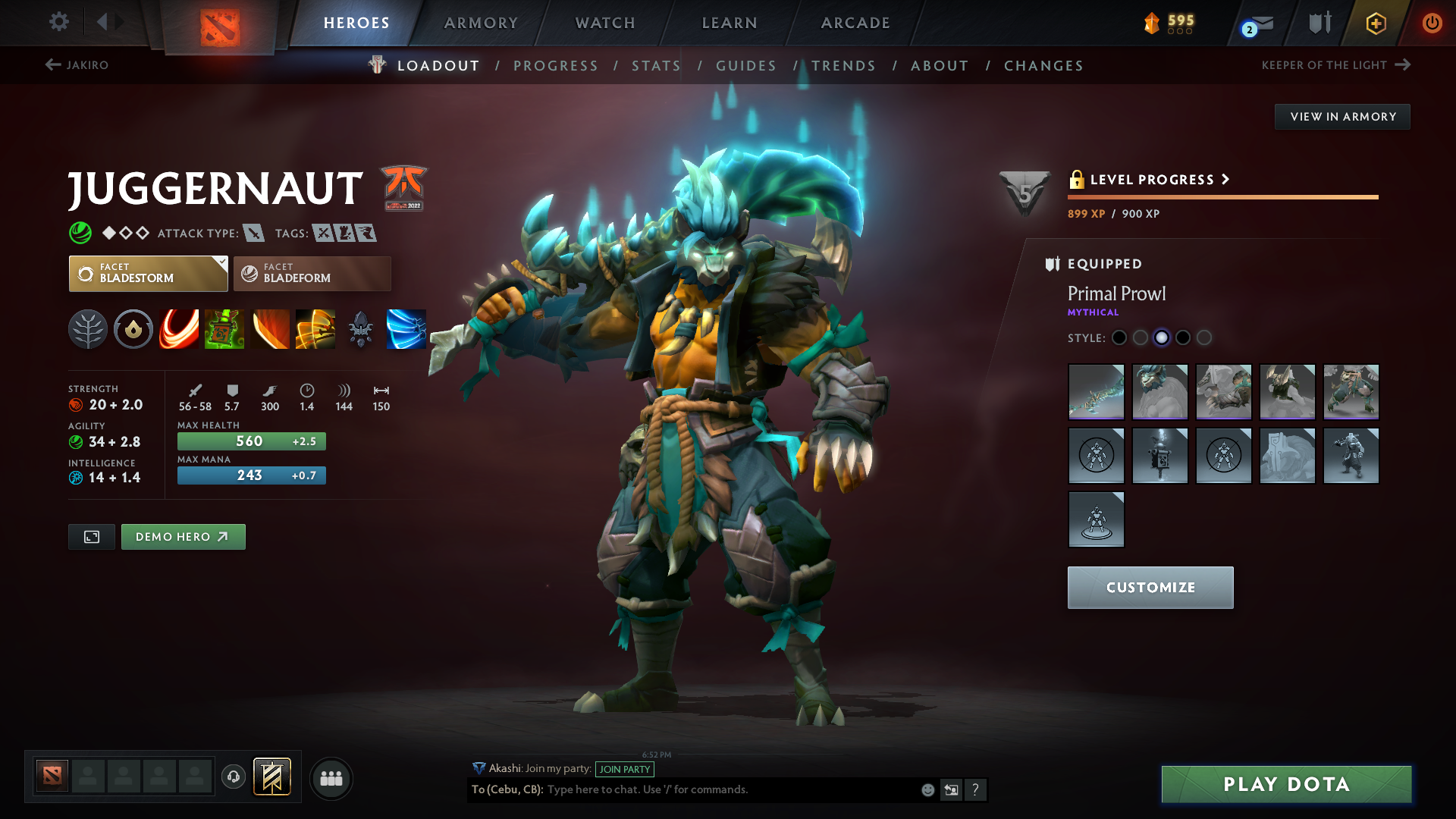Open the GUIDES tab

pyautogui.click(x=746, y=65)
